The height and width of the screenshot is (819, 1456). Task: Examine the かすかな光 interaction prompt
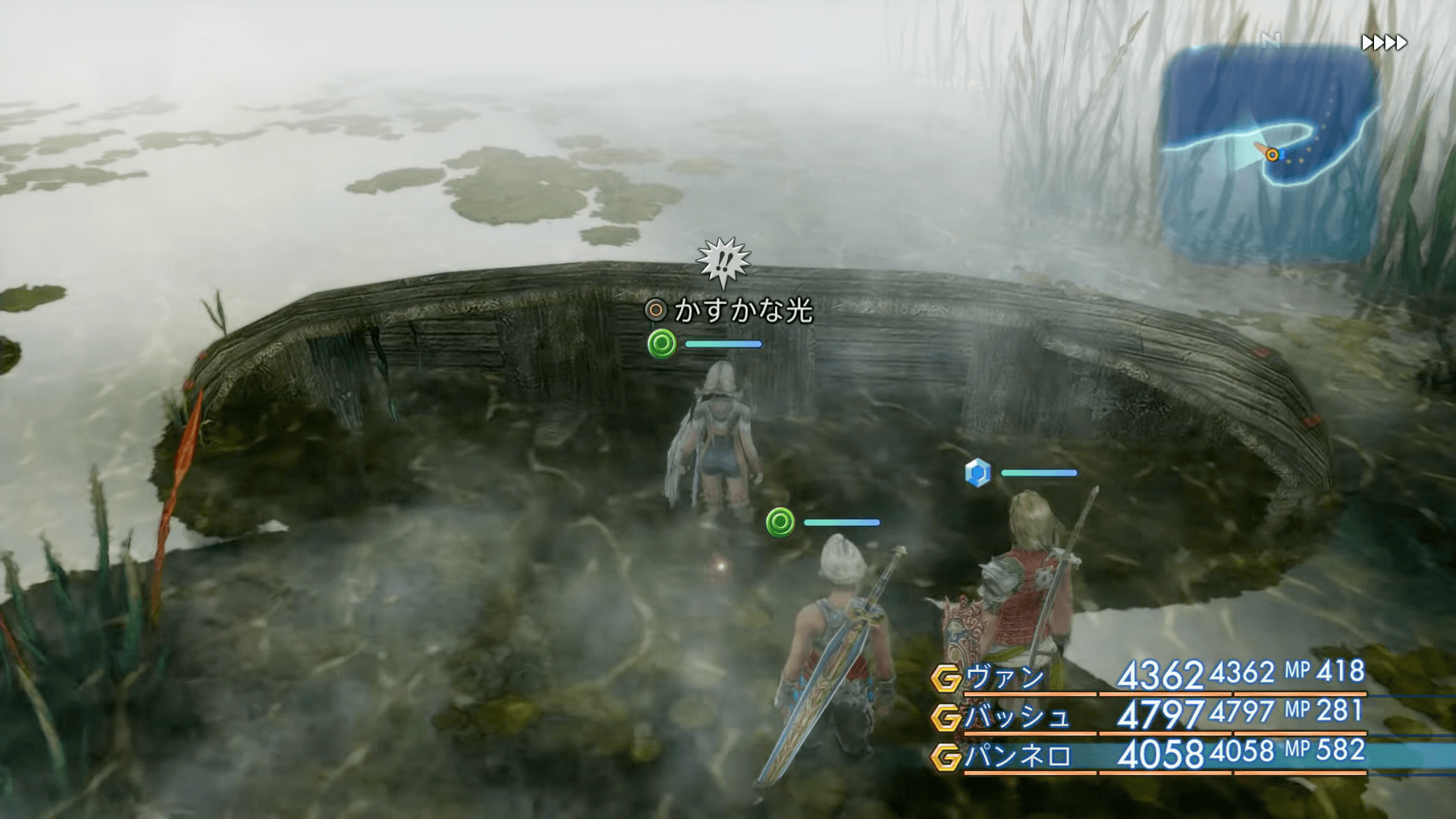click(730, 310)
